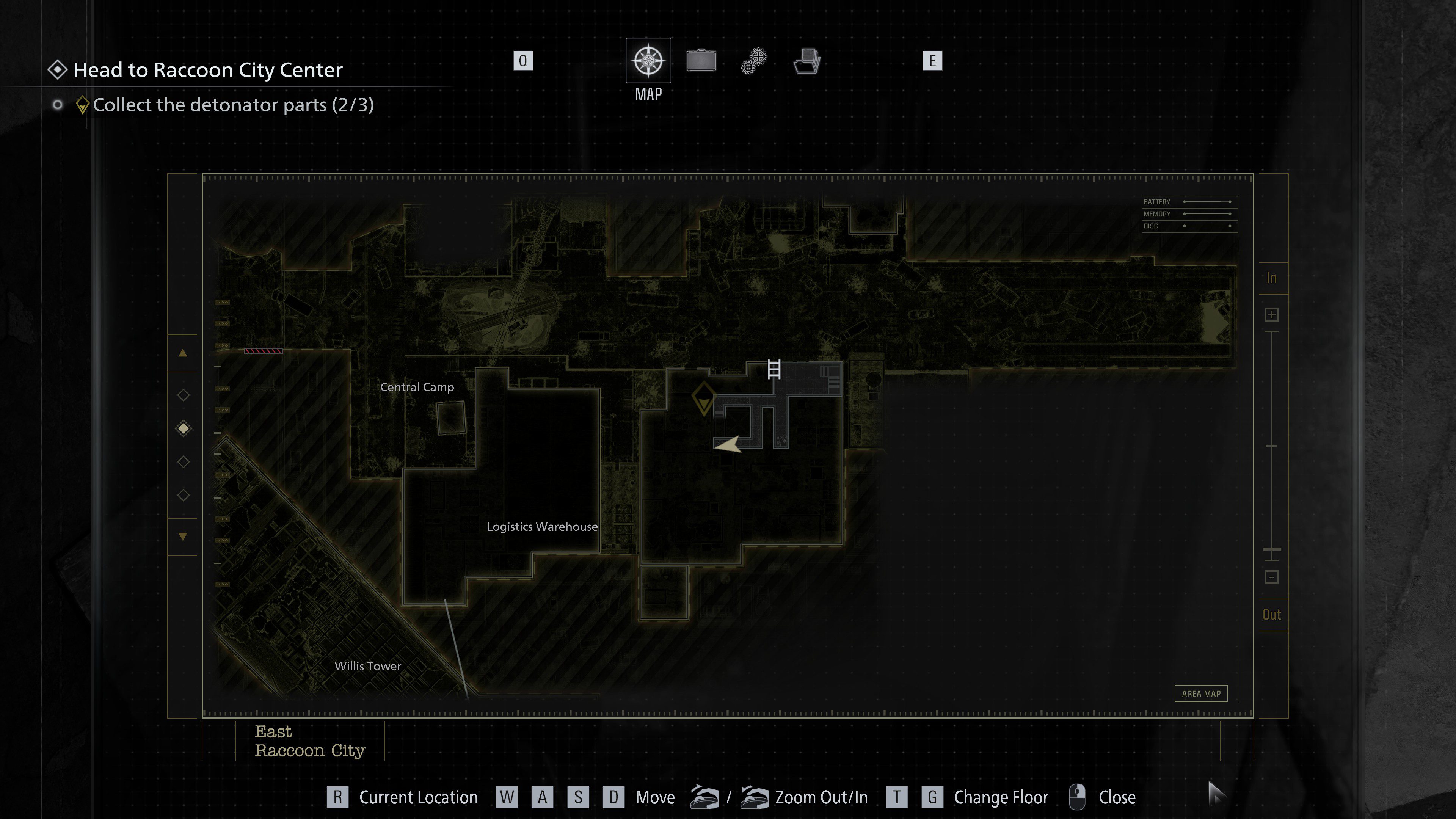The image size is (1456, 819).
Task: Open the settings gears icon
Action: coord(753,61)
